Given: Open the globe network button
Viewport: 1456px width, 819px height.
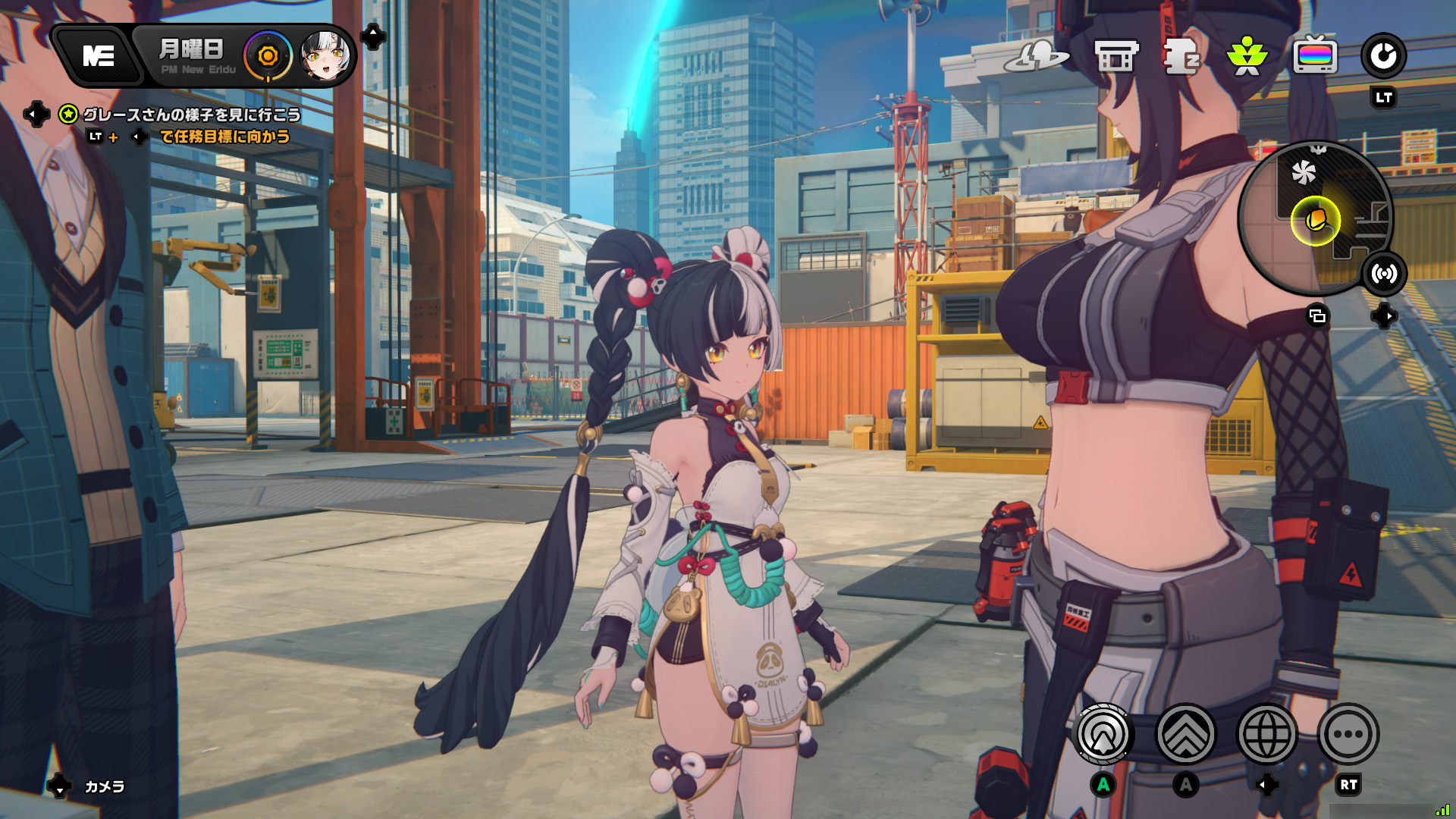Looking at the screenshot, I should pos(1266,734).
